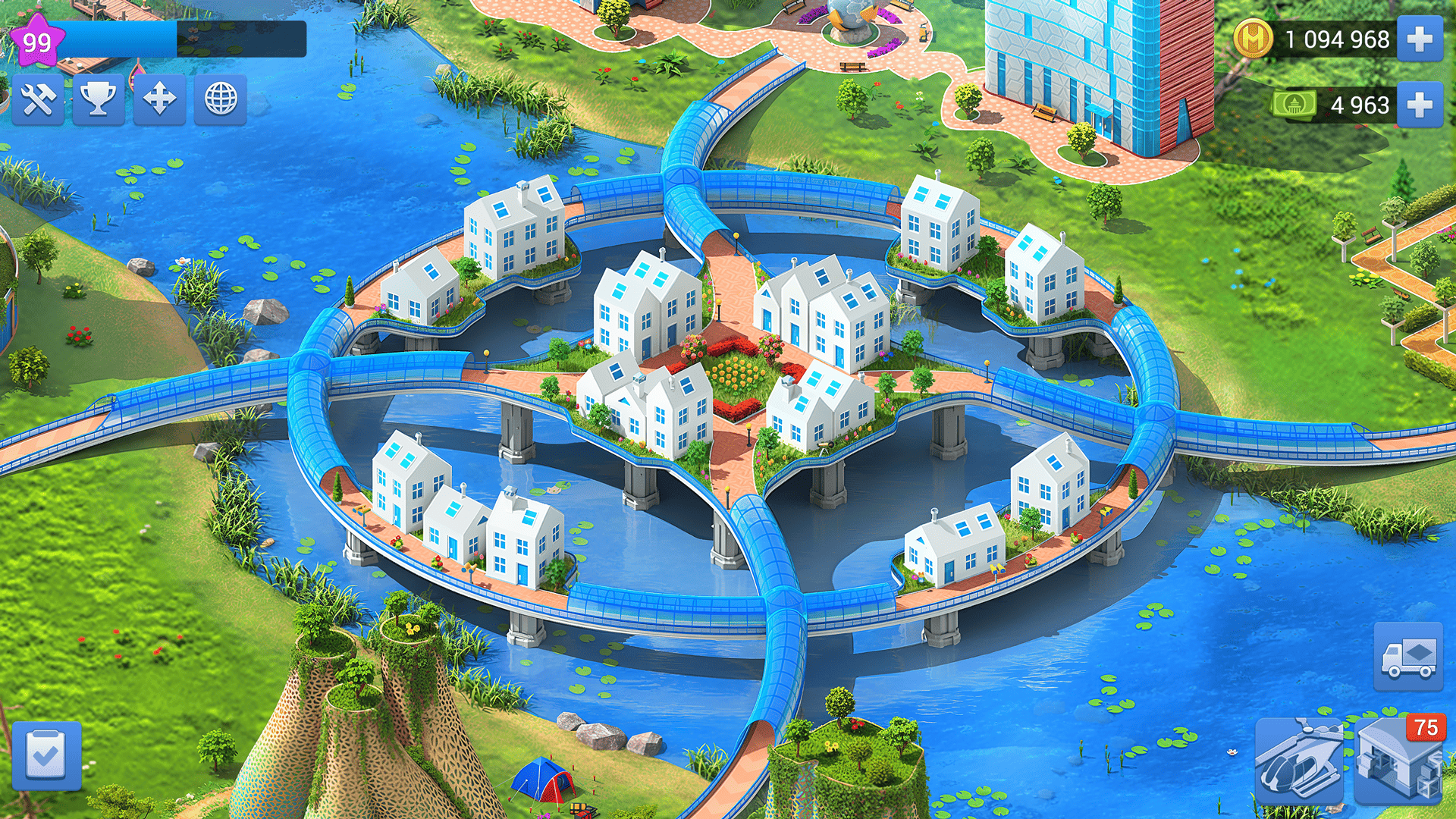1456x819 pixels.
Task: Open the trophy achievements panel
Action: click(x=98, y=101)
